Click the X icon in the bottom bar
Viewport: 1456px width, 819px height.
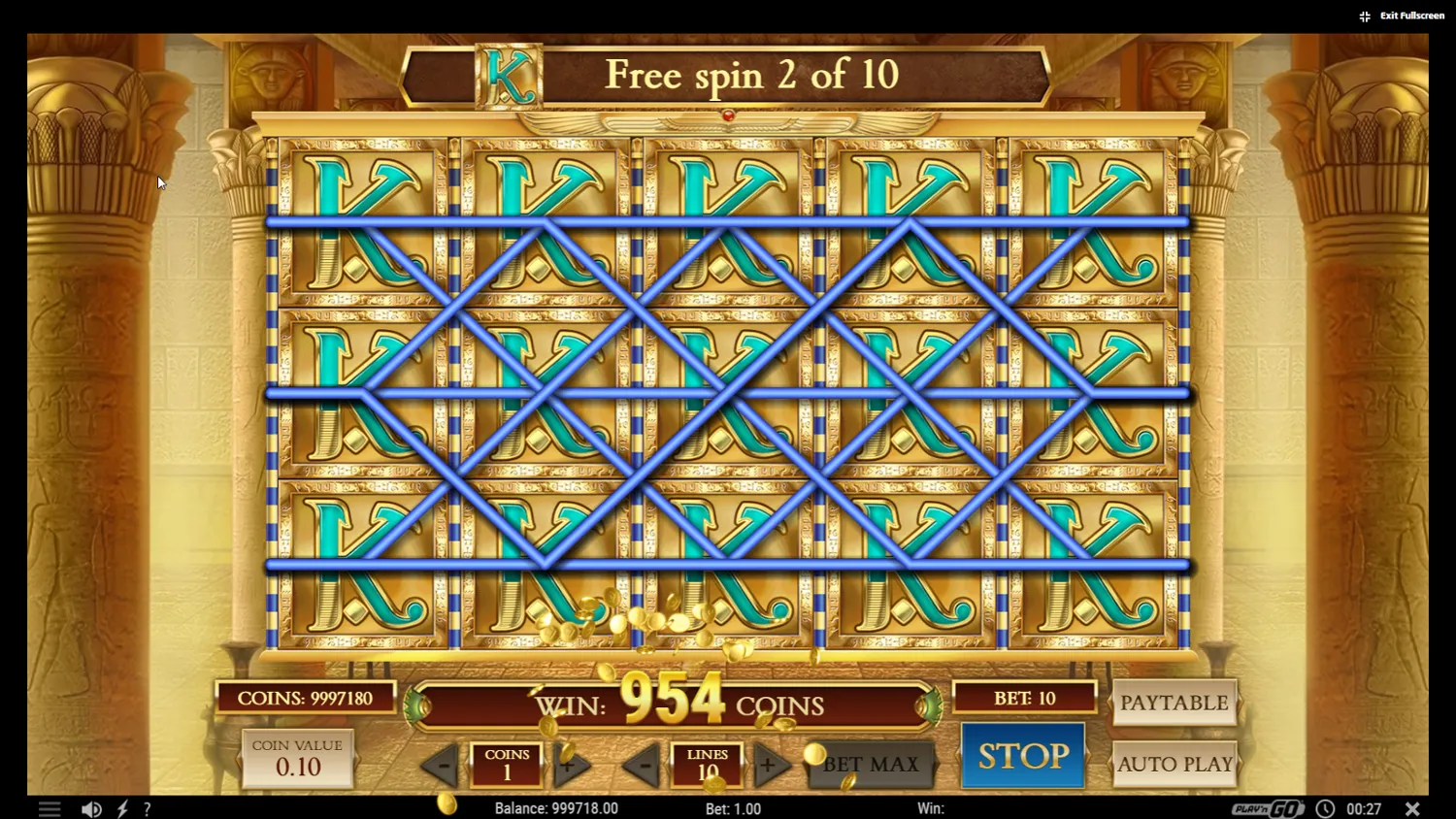[x=1412, y=807]
